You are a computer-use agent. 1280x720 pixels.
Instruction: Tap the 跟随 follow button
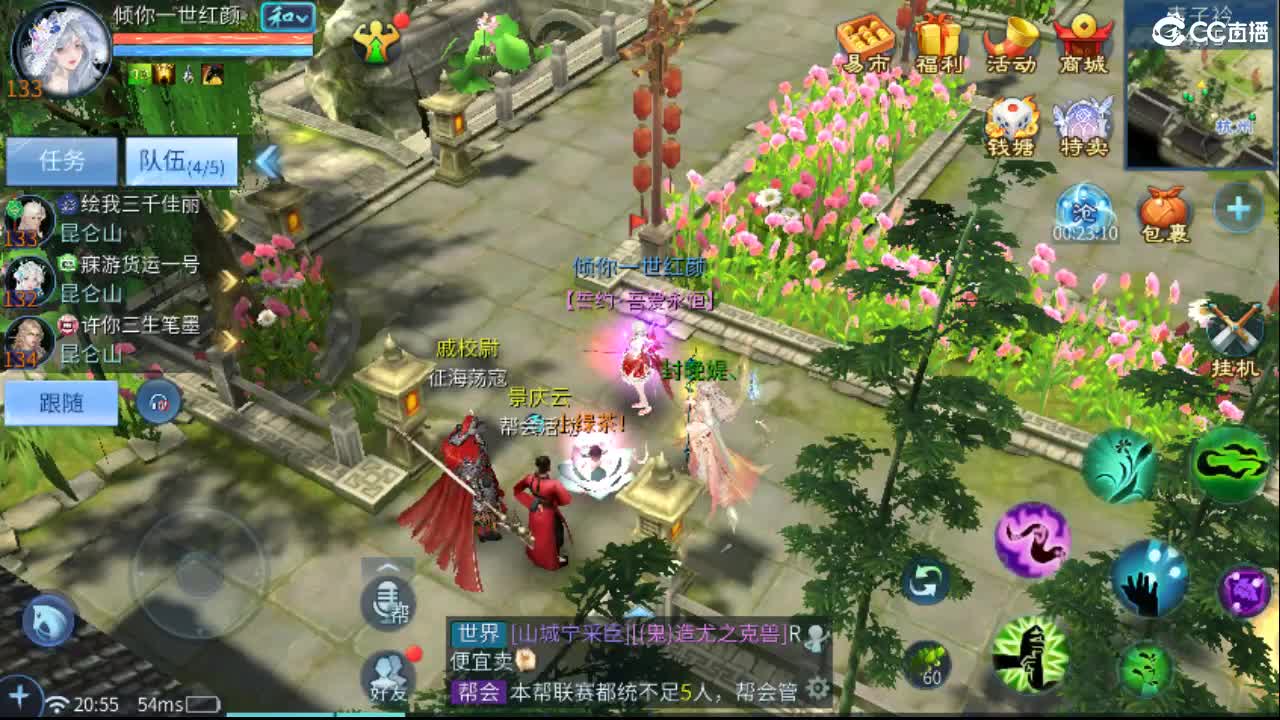[60, 401]
